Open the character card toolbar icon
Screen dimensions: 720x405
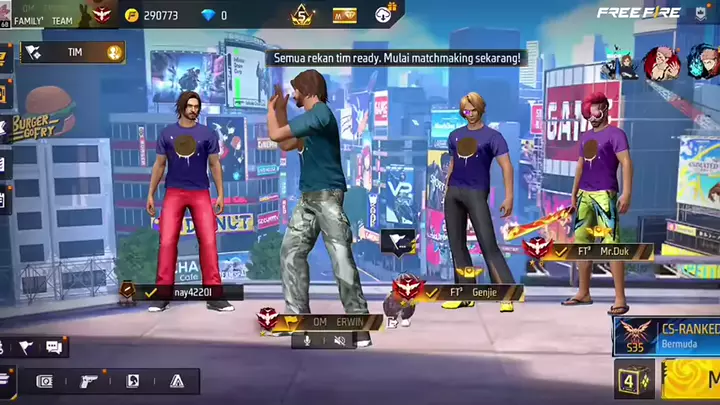point(133,381)
